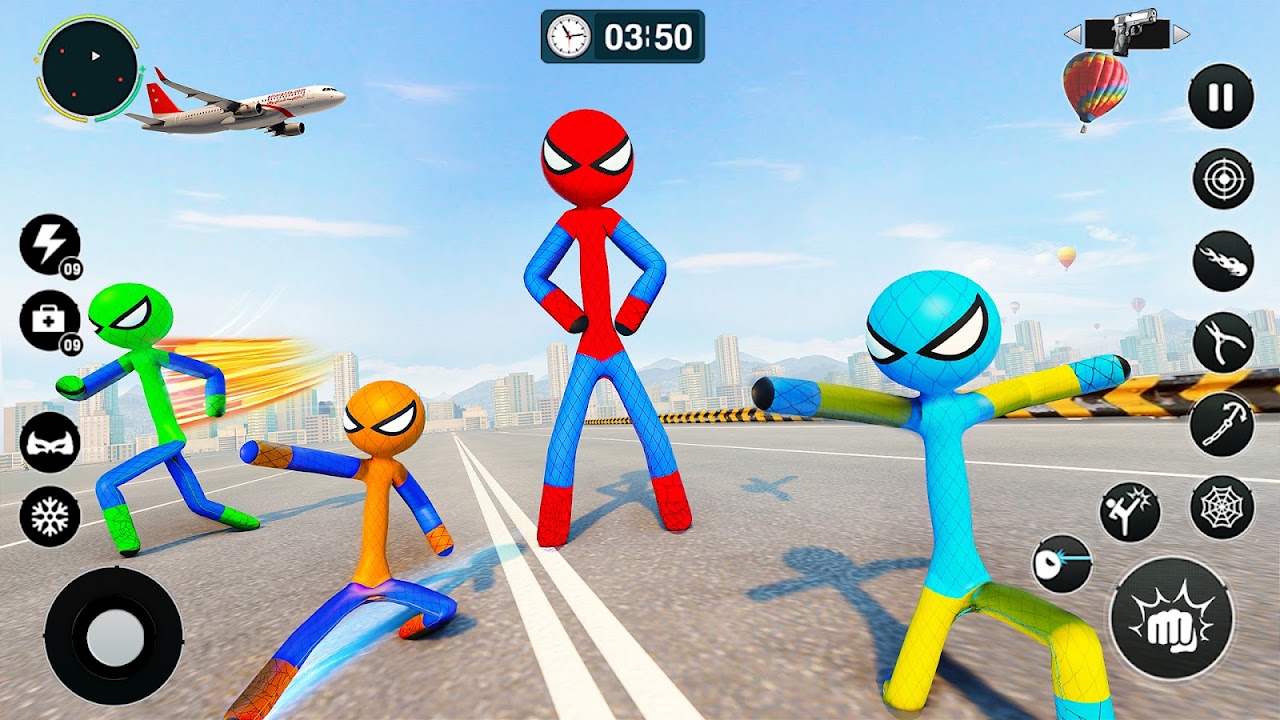Tap the crosshair aim button
The width and height of the screenshot is (1280, 720).
[x=1223, y=179]
